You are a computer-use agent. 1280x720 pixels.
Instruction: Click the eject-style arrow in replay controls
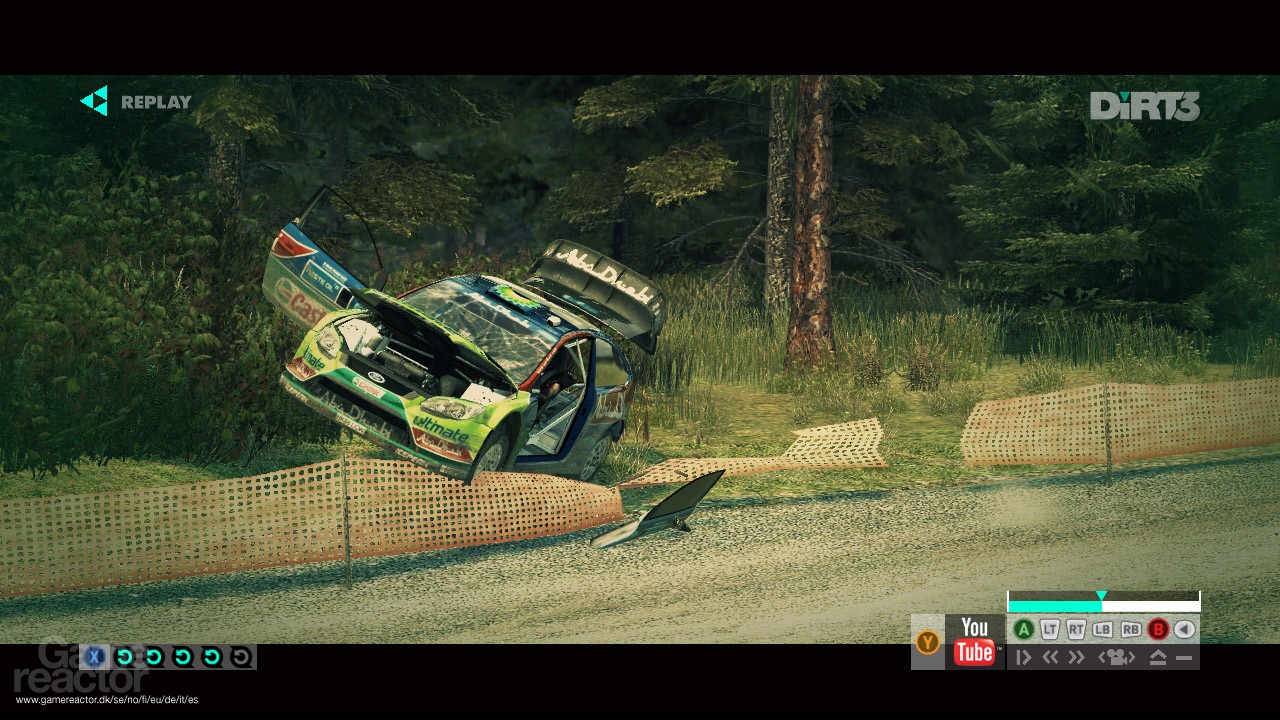(x=1157, y=656)
